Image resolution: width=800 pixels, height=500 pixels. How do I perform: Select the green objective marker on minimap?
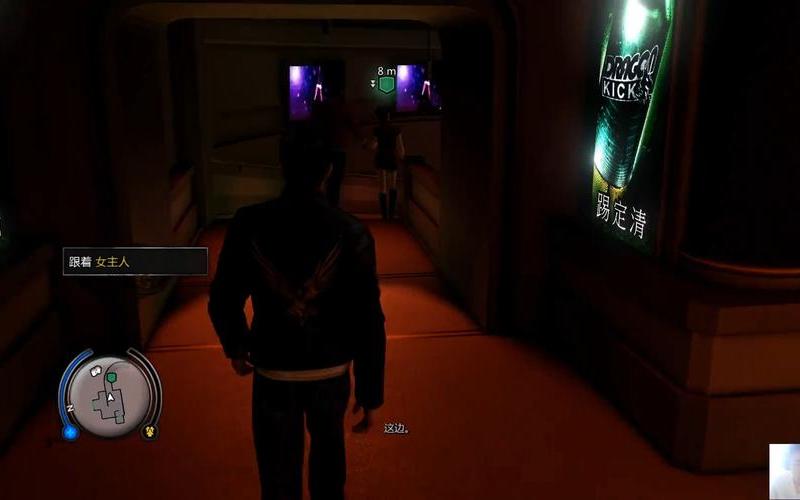coord(112,377)
